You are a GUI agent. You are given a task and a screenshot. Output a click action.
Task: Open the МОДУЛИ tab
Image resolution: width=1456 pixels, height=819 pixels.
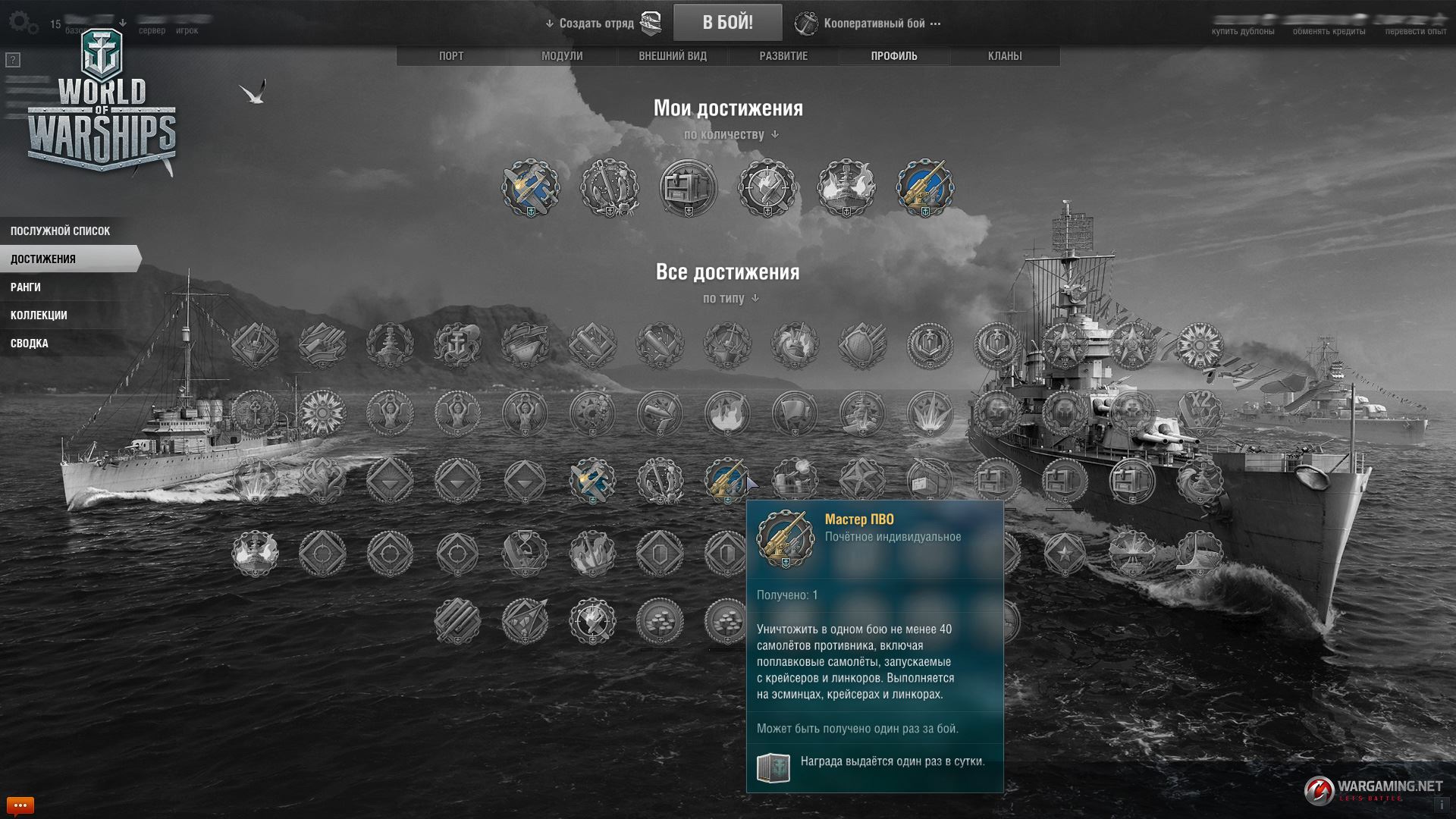tap(562, 56)
